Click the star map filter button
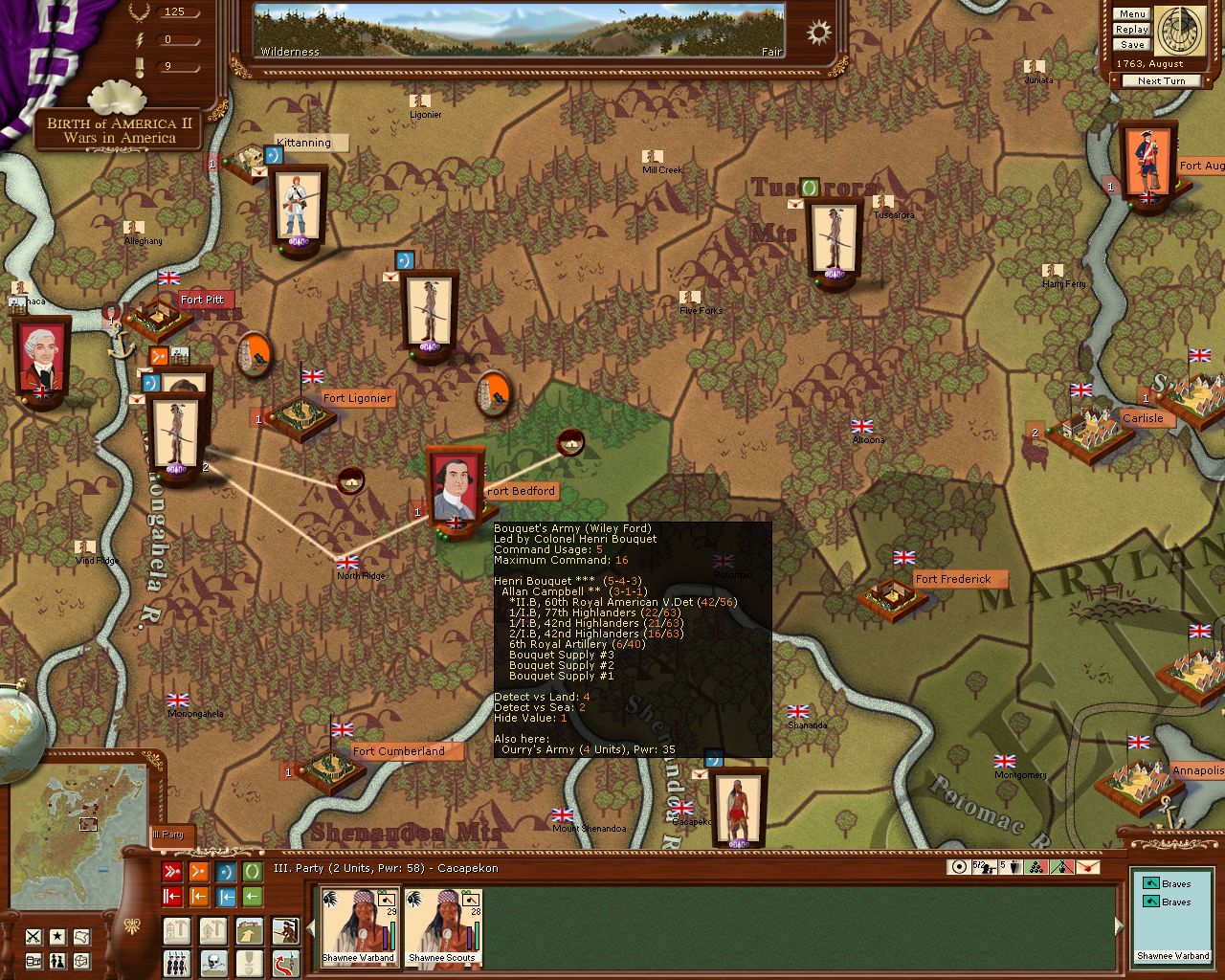 point(58,937)
